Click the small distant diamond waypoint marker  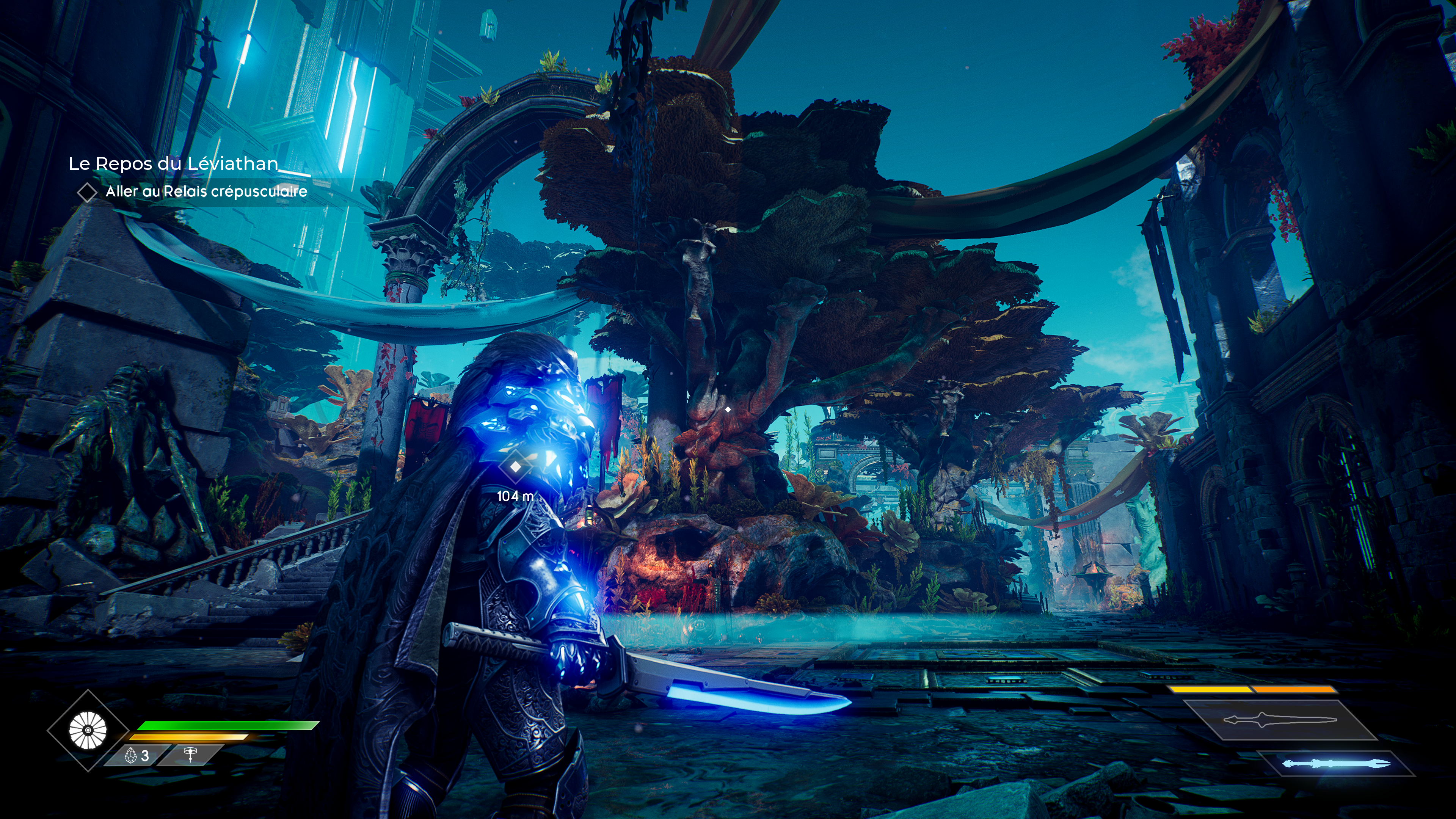point(728,409)
